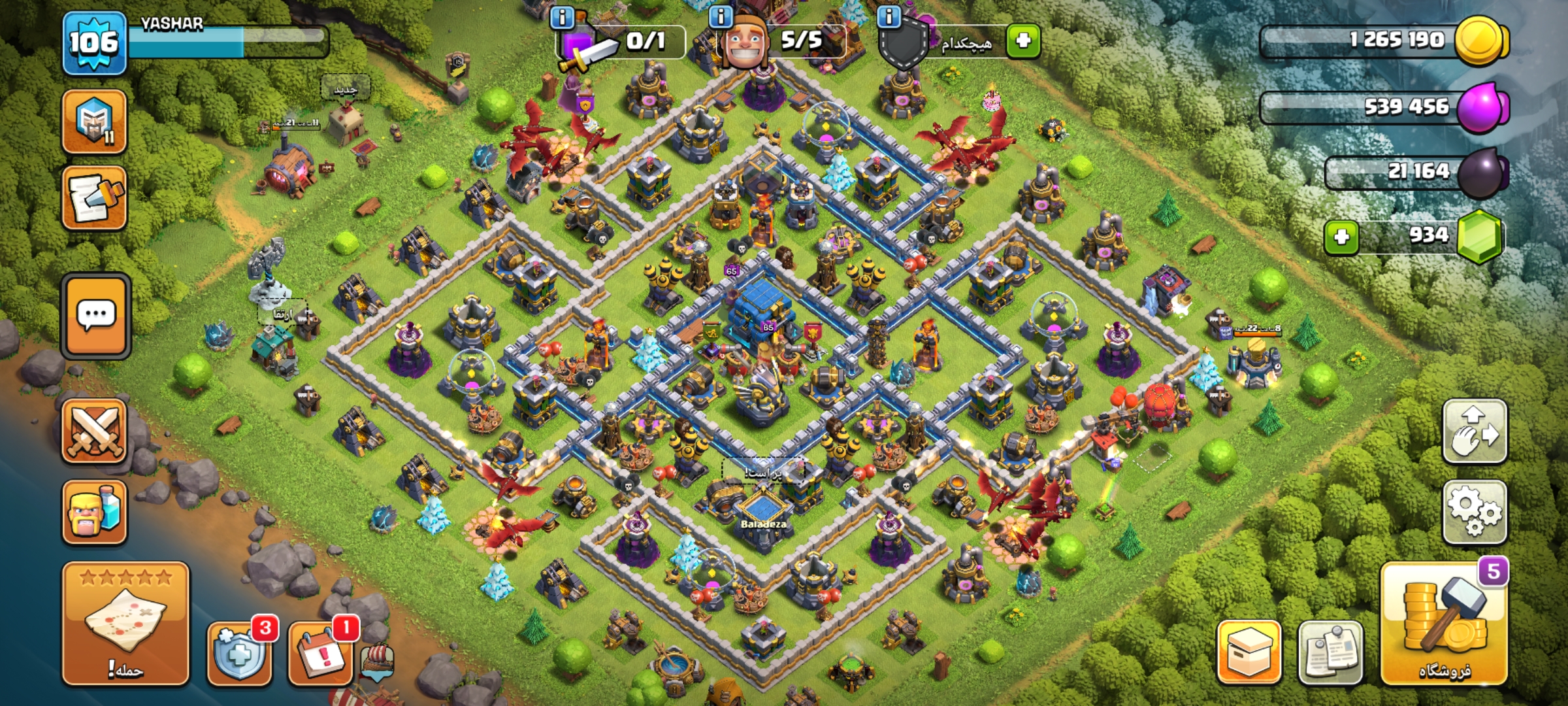The height and width of the screenshot is (706, 1568).
Task: Open the crossed swords battle log
Action: tap(94, 431)
